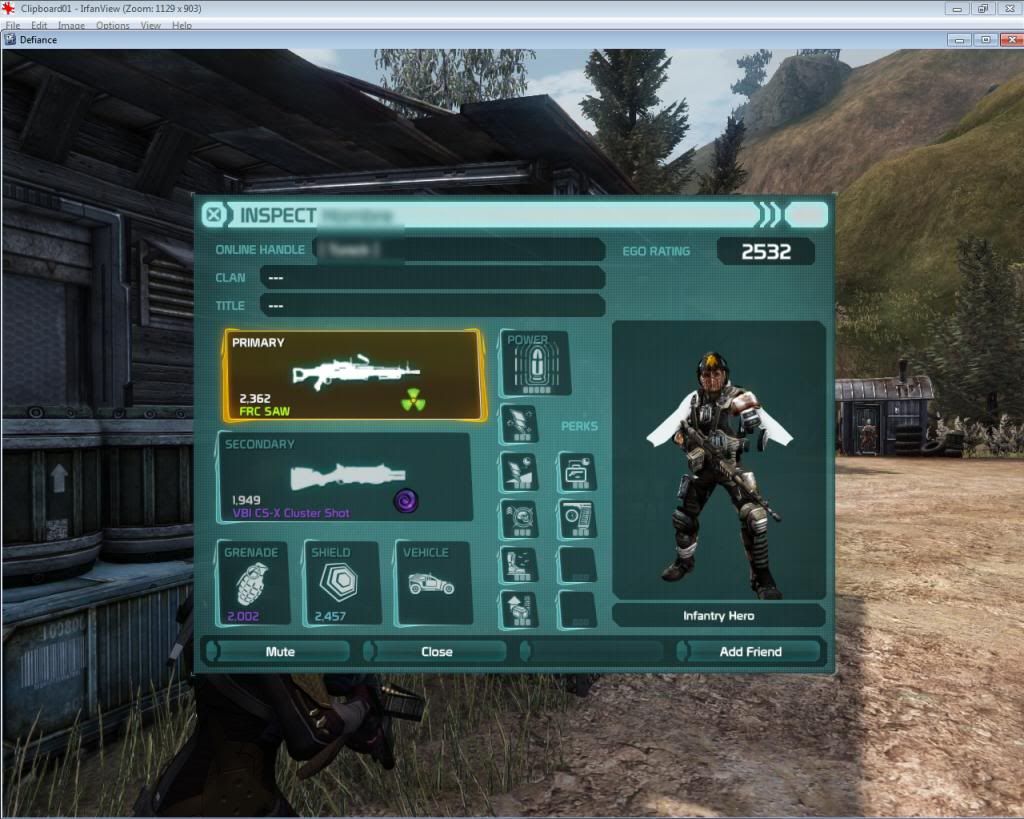This screenshot has height=819, width=1024.
Task: Open IrfanView's Options menu
Action: [x=112, y=25]
